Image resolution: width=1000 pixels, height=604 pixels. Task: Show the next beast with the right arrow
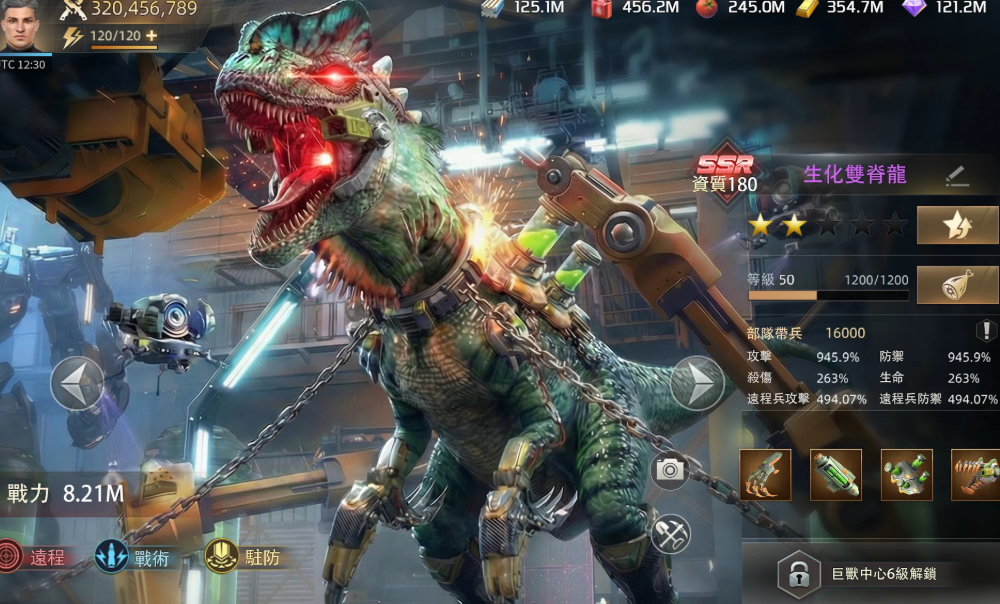click(697, 383)
